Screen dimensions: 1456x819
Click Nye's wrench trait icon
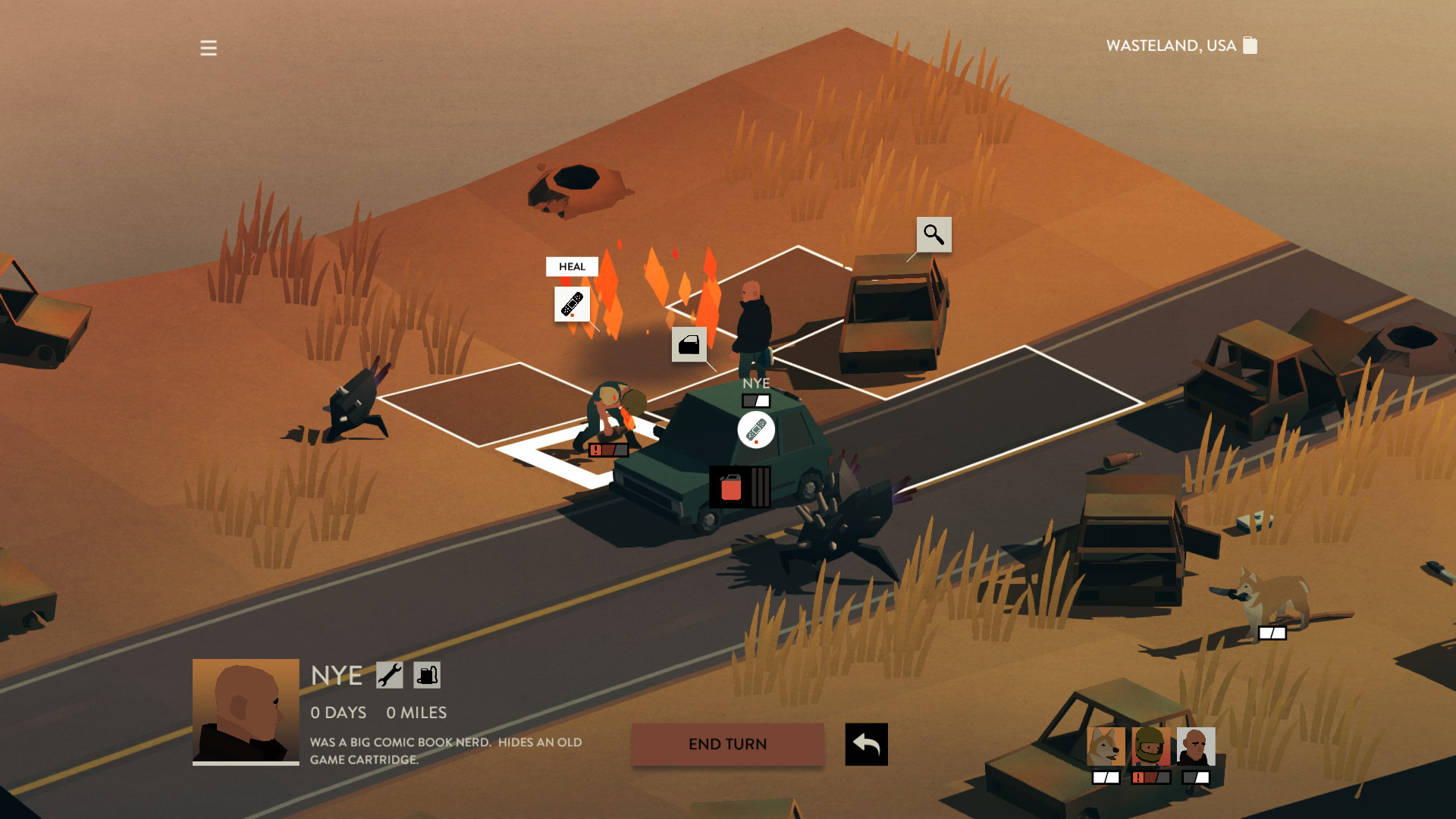(390, 675)
